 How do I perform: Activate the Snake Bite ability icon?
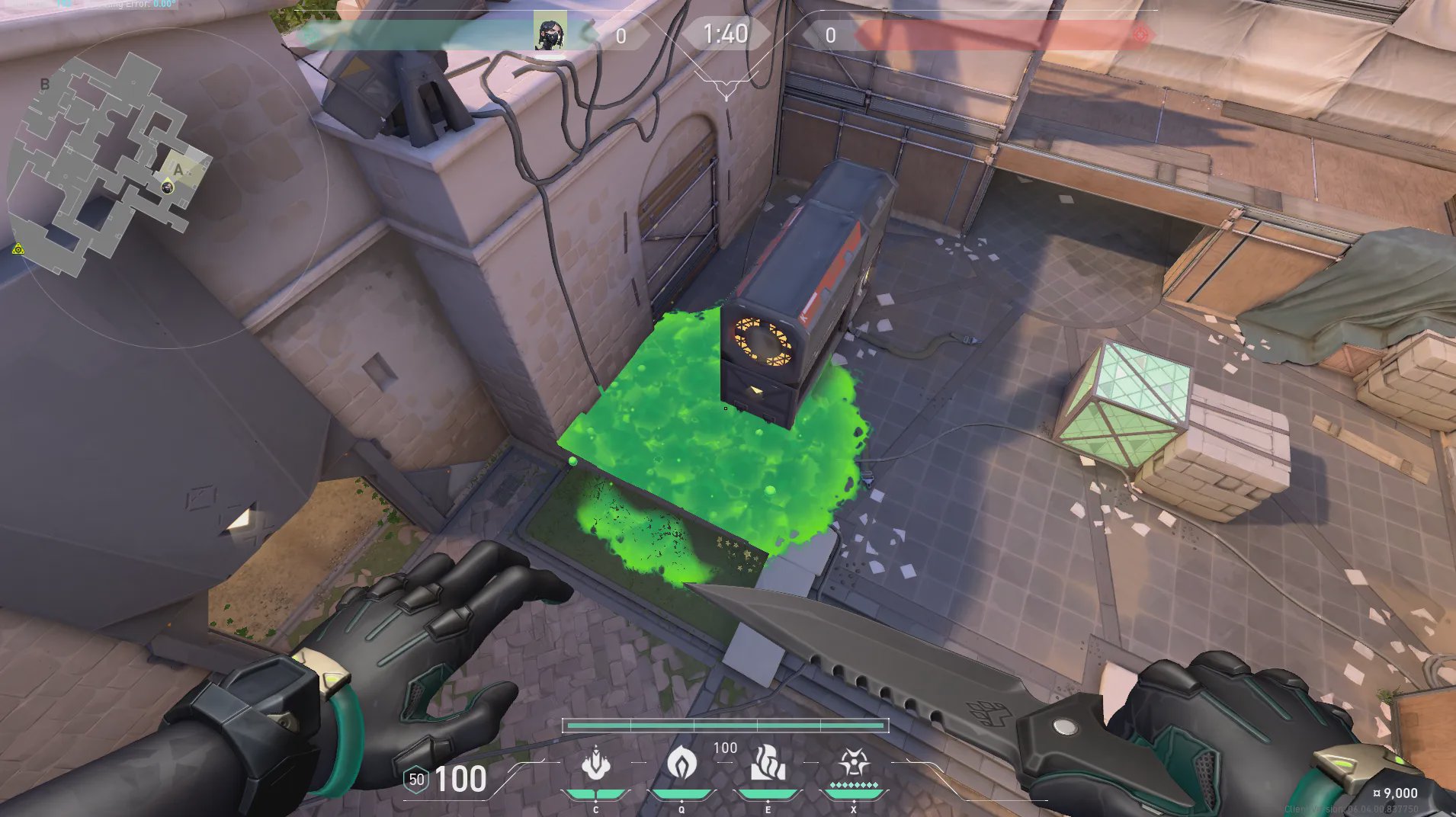(595, 764)
